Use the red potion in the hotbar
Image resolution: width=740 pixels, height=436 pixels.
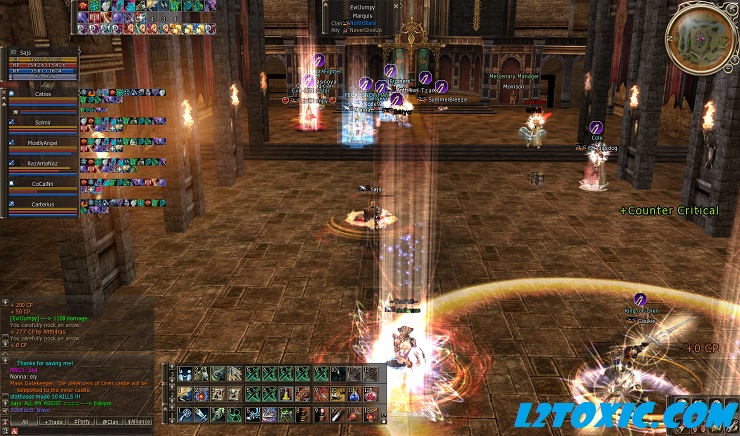pos(372,395)
